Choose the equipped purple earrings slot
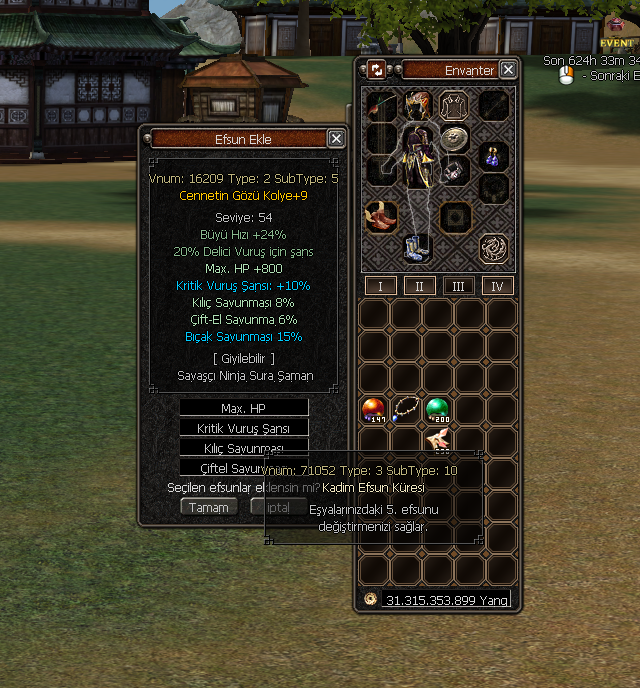 [x=492, y=155]
